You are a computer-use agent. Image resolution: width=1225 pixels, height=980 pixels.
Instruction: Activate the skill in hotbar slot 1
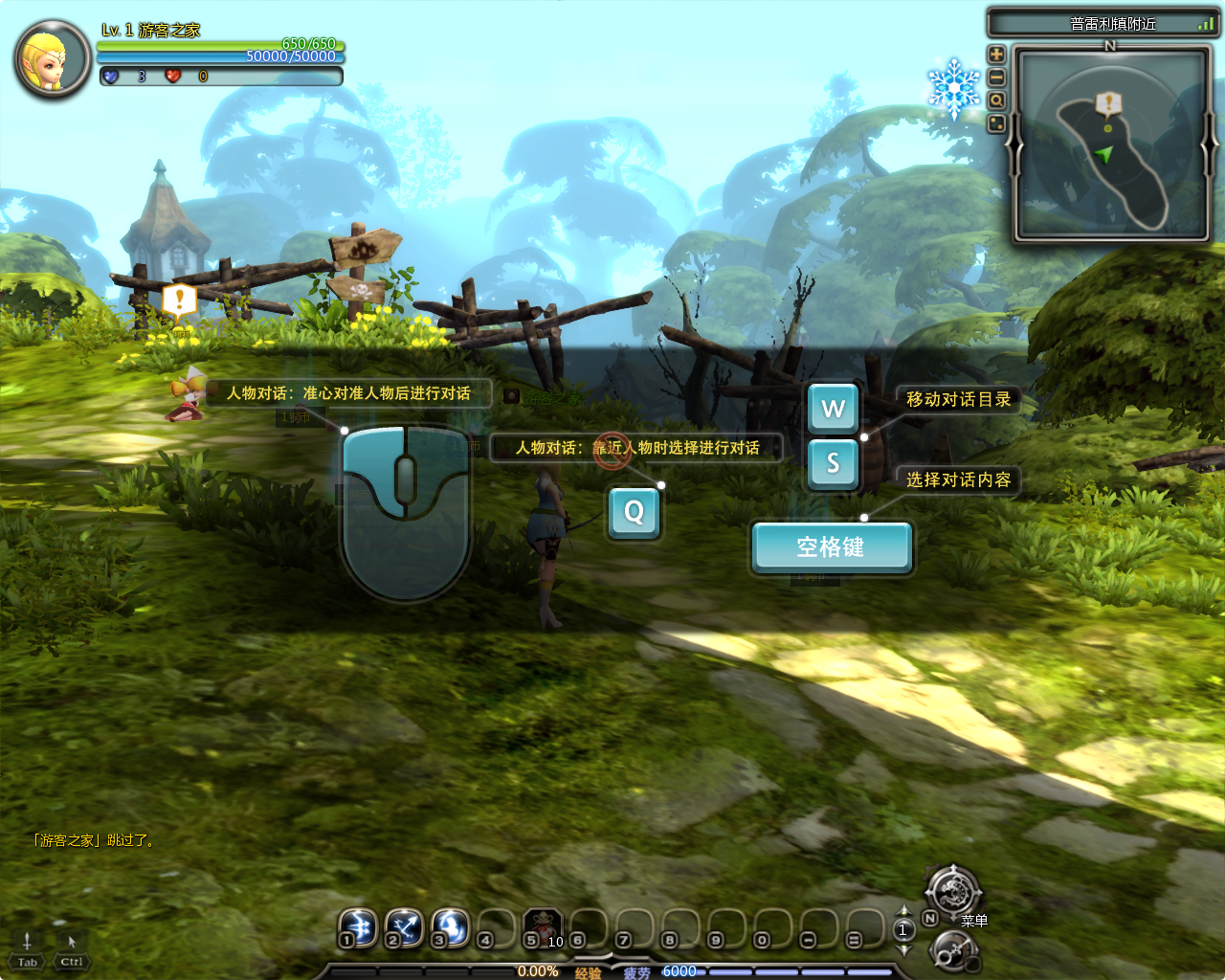(359, 926)
